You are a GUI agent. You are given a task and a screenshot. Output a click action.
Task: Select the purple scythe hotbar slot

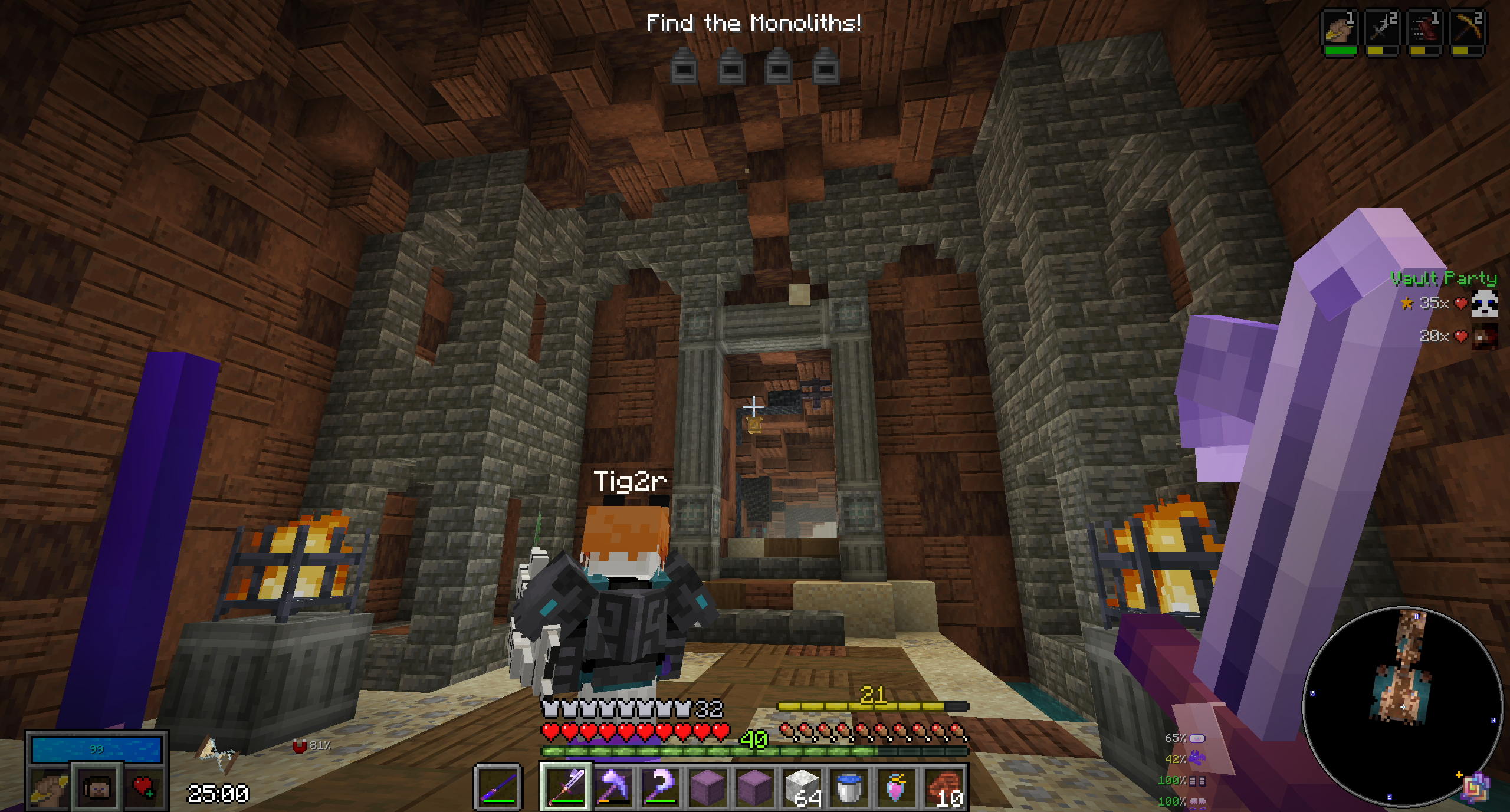tap(659, 787)
